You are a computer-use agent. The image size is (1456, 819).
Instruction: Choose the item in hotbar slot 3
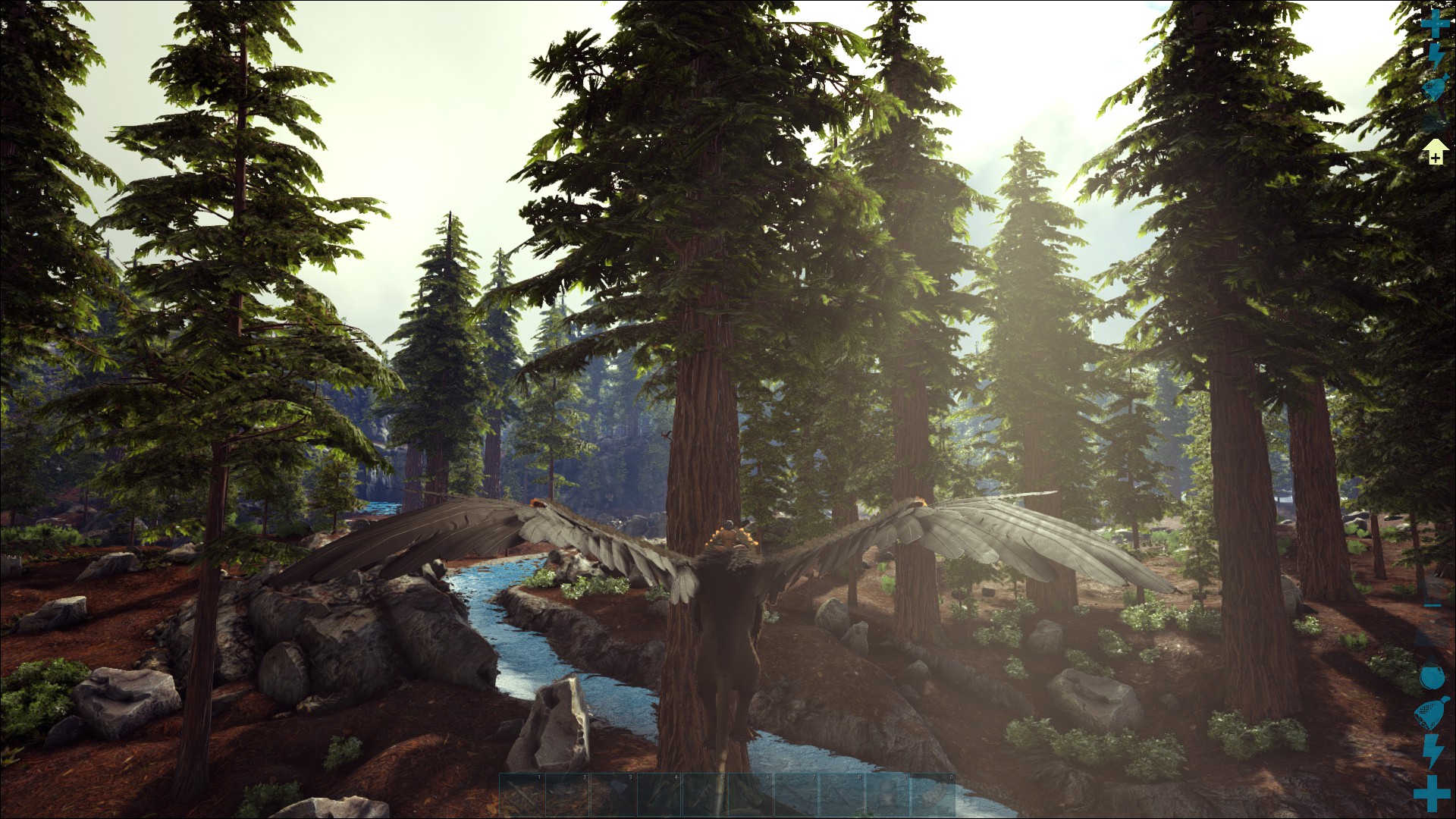(x=613, y=794)
